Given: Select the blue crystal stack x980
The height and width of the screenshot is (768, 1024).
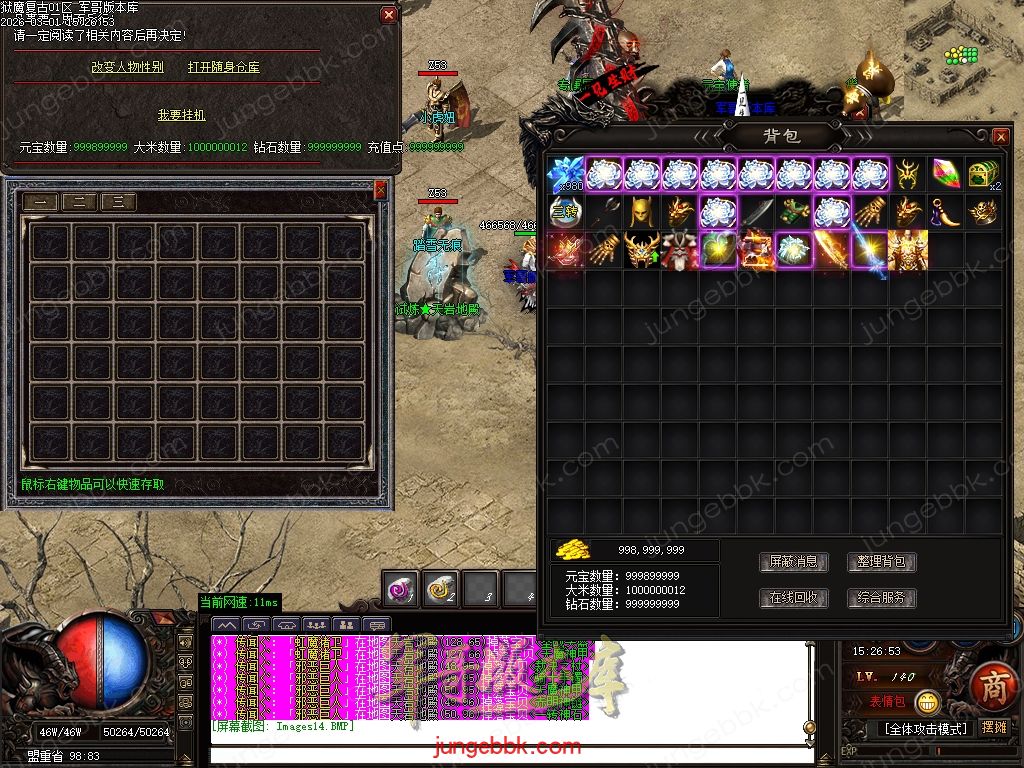Looking at the screenshot, I should click(566, 175).
